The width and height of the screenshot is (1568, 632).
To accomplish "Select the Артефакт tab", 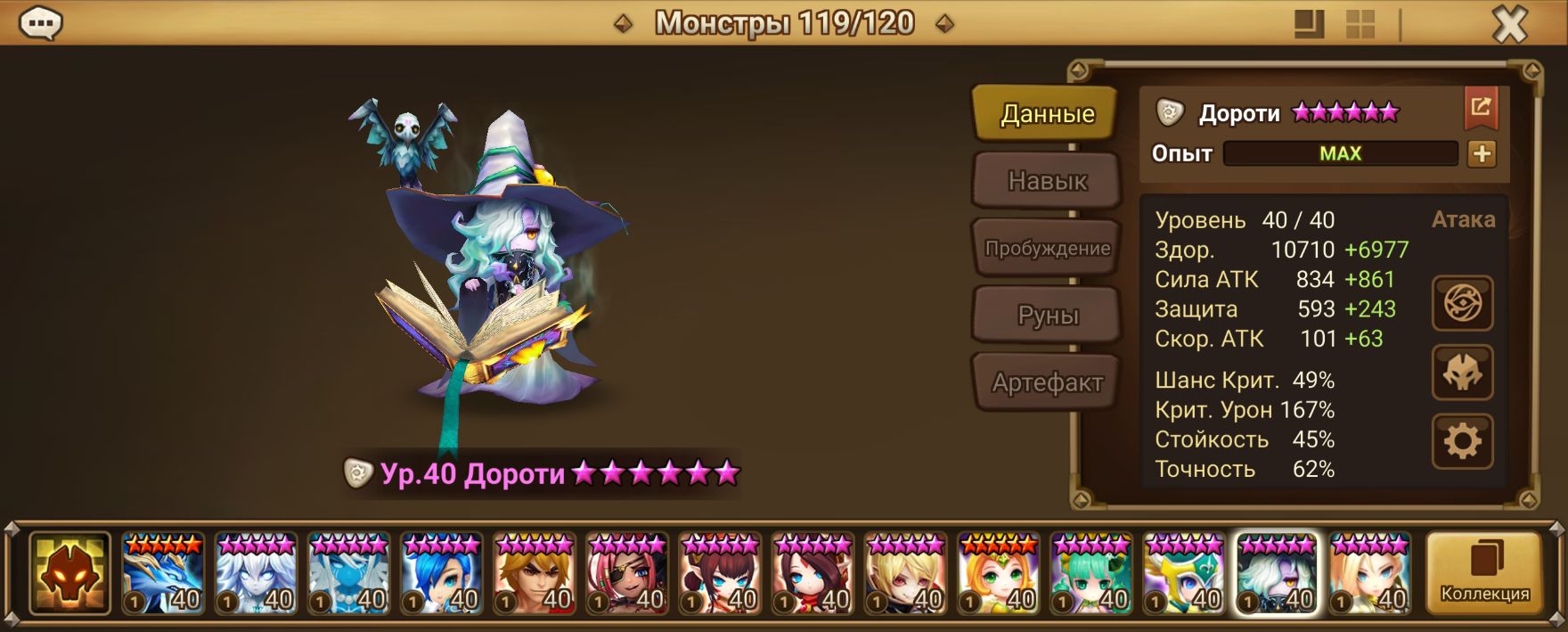I will click(1047, 383).
